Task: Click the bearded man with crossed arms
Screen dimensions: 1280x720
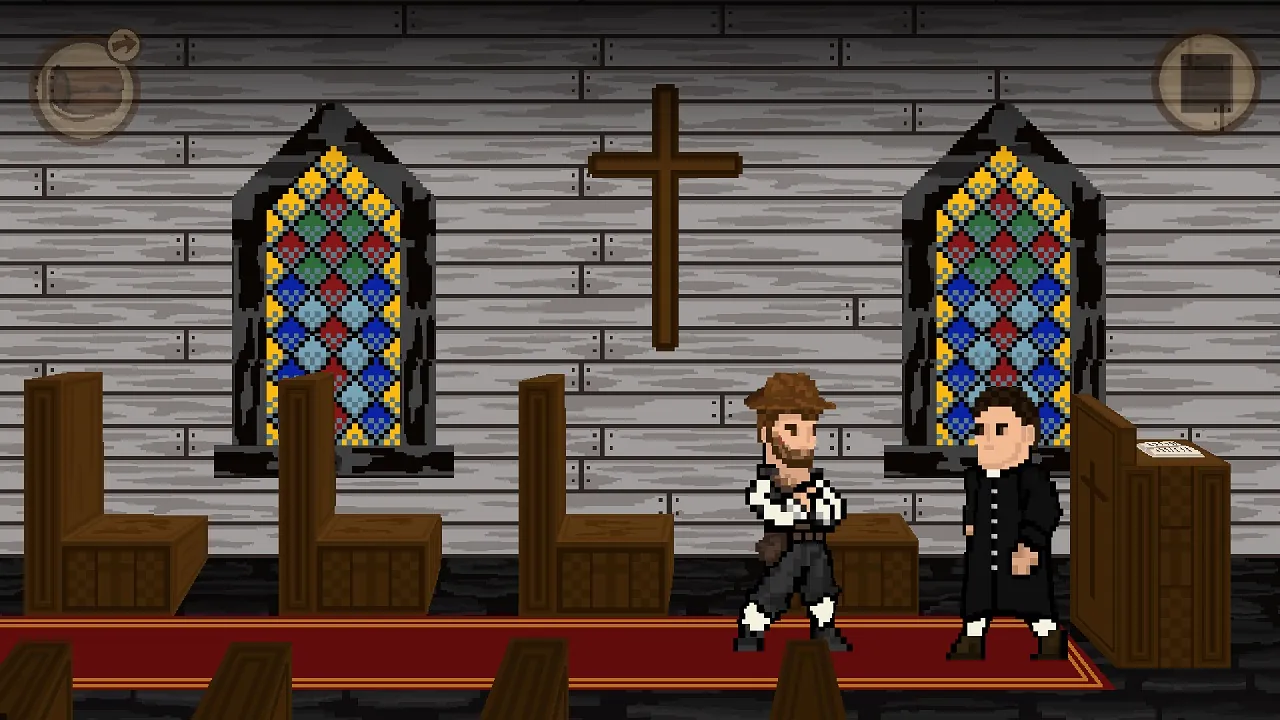Action: [795, 490]
